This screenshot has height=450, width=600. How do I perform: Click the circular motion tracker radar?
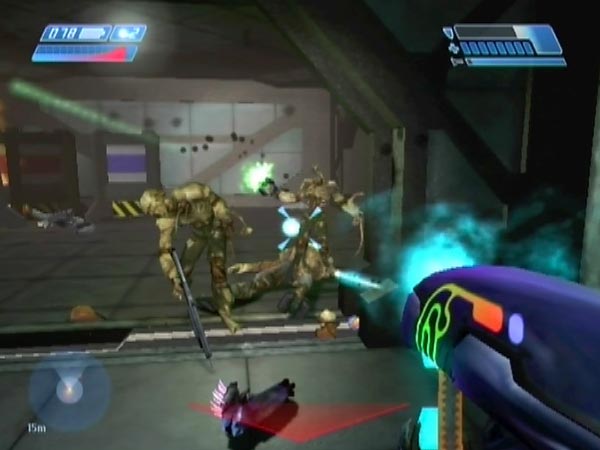pyautogui.click(x=68, y=391)
